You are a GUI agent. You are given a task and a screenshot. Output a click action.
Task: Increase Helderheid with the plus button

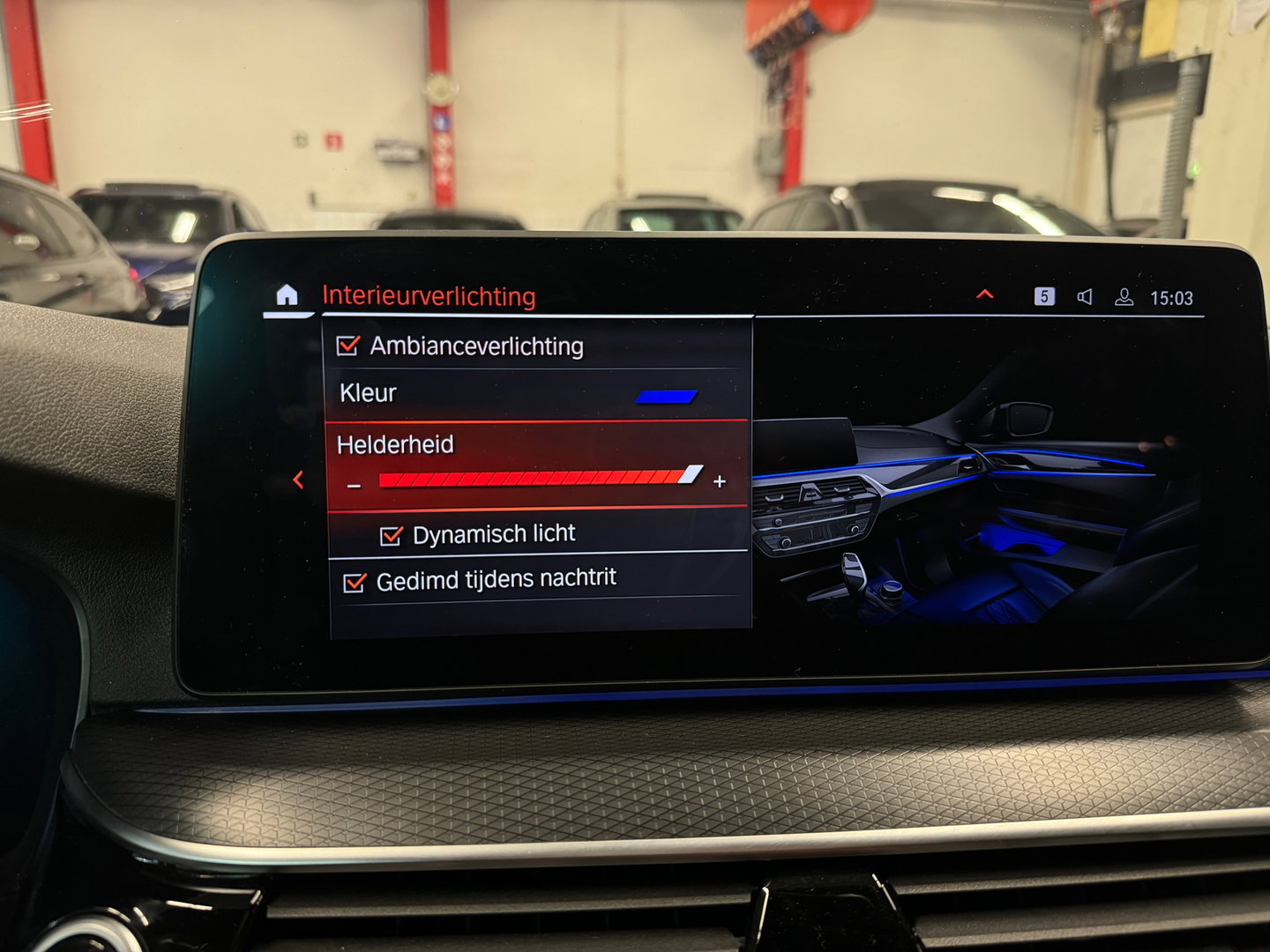point(720,481)
